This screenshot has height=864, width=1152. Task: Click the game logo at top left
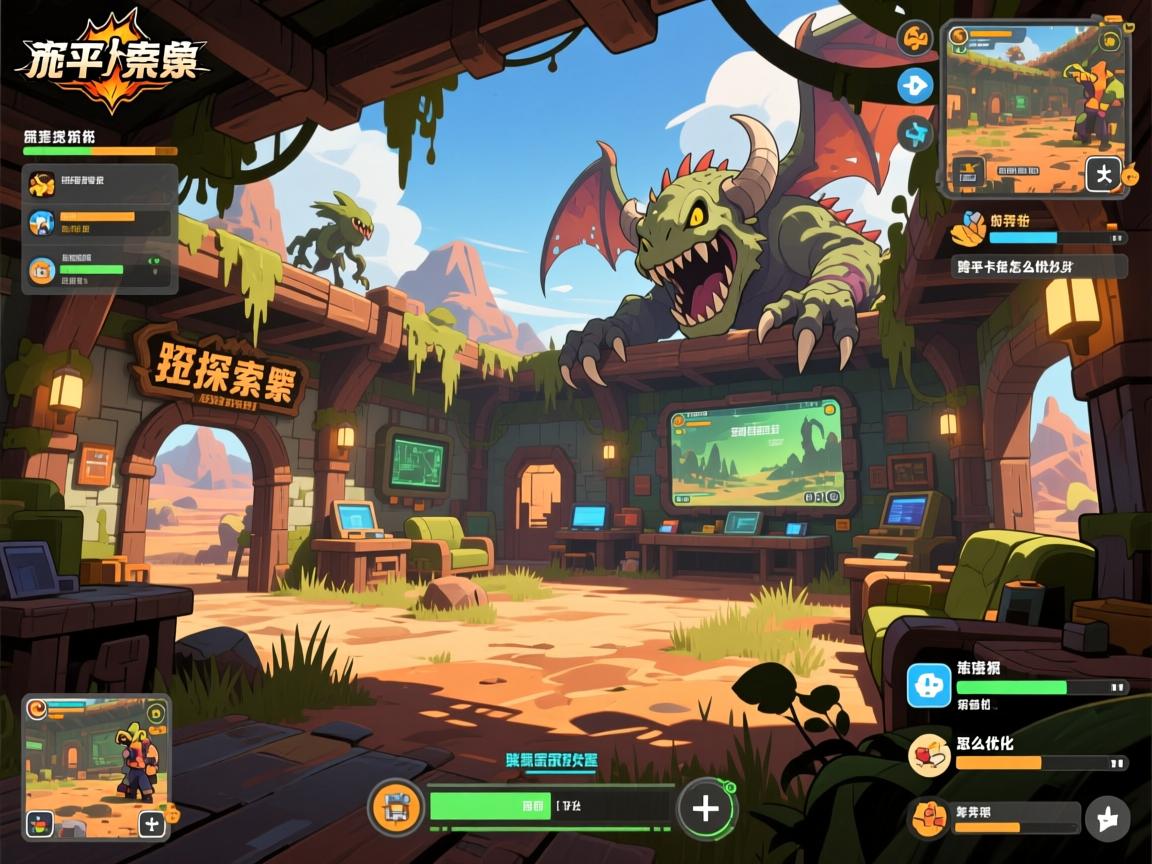point(112,62)
